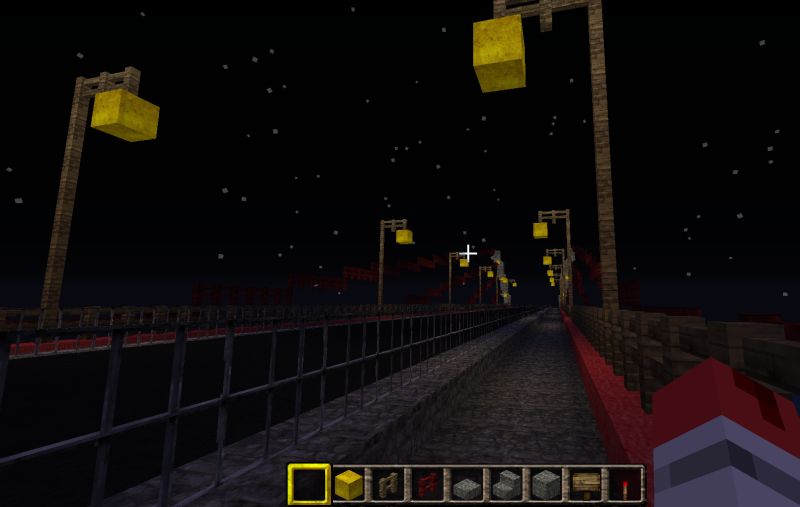Viewport: 800px width, 507px height.
Task: Choose the wooden fence hotbar slot
Action: 388,485
